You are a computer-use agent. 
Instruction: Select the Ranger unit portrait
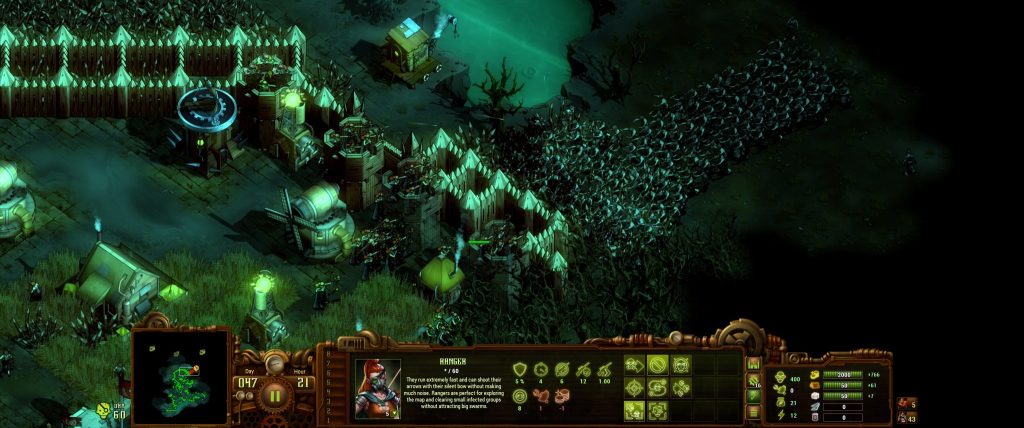pos(378,388)
